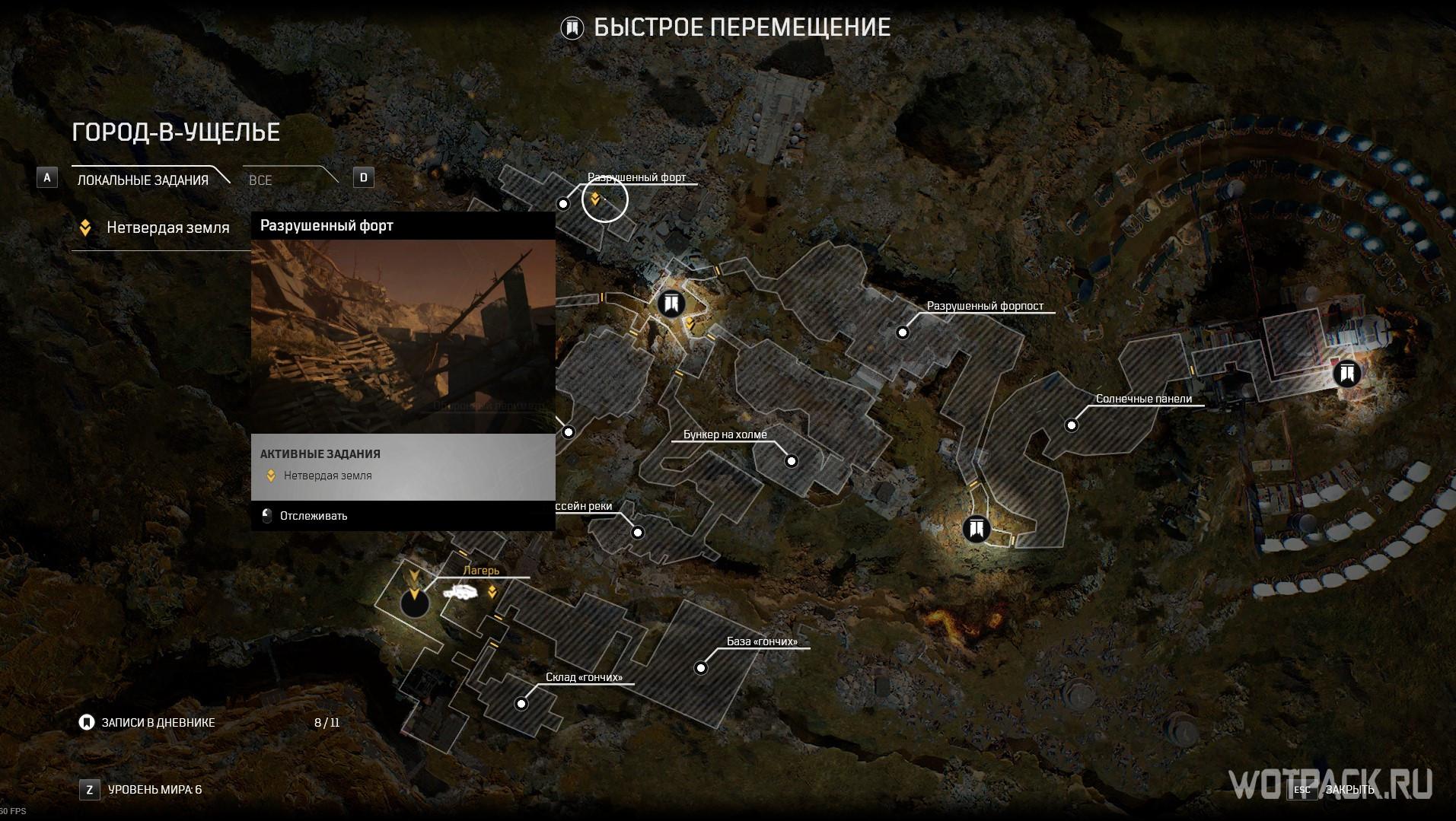Pick the Солнечные панели map marker
This screenshot has height=821, width=1456.
(x=1072, y=425)
